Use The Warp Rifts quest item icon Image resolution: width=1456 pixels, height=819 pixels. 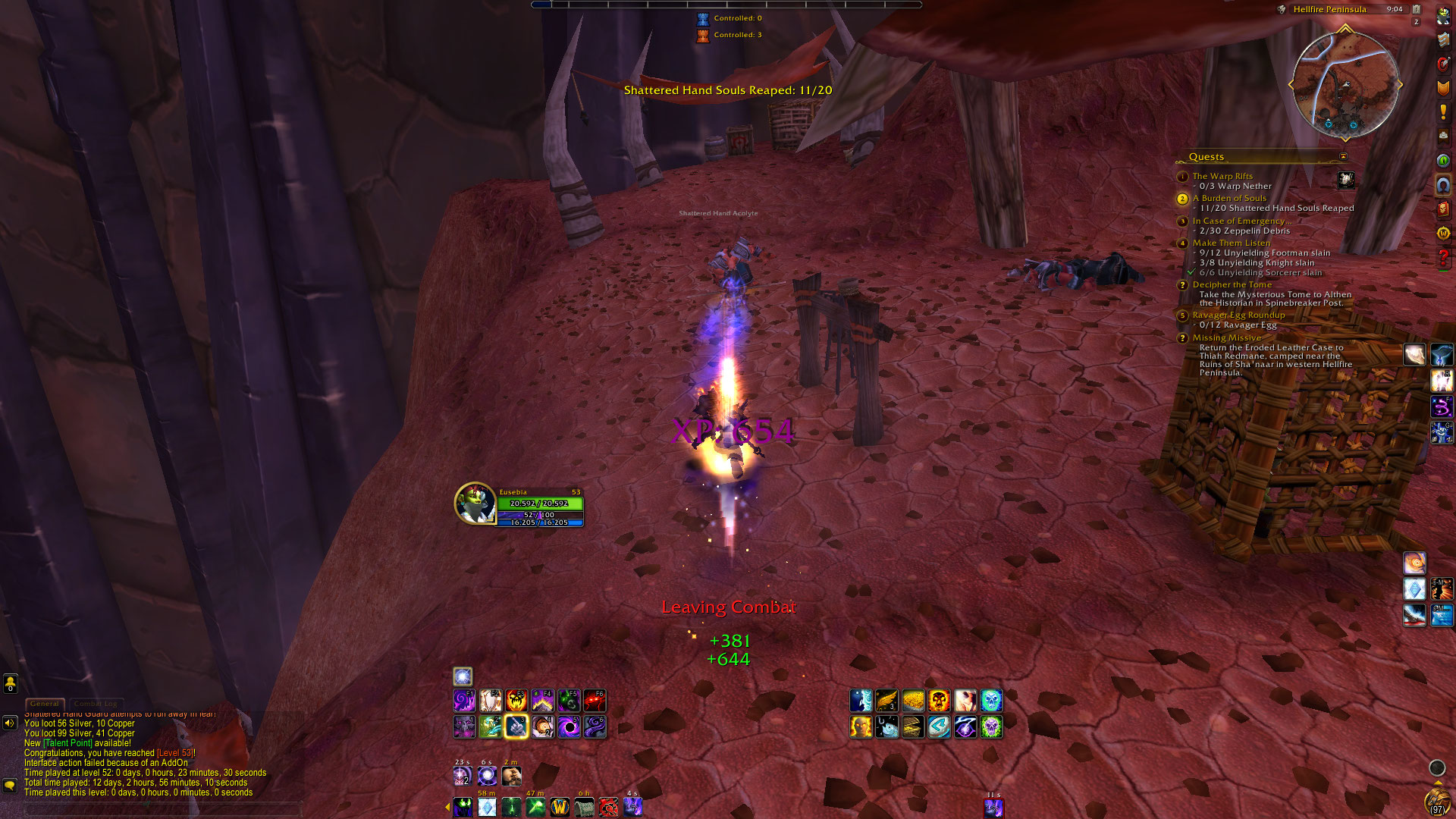[x=1346, y=180]
